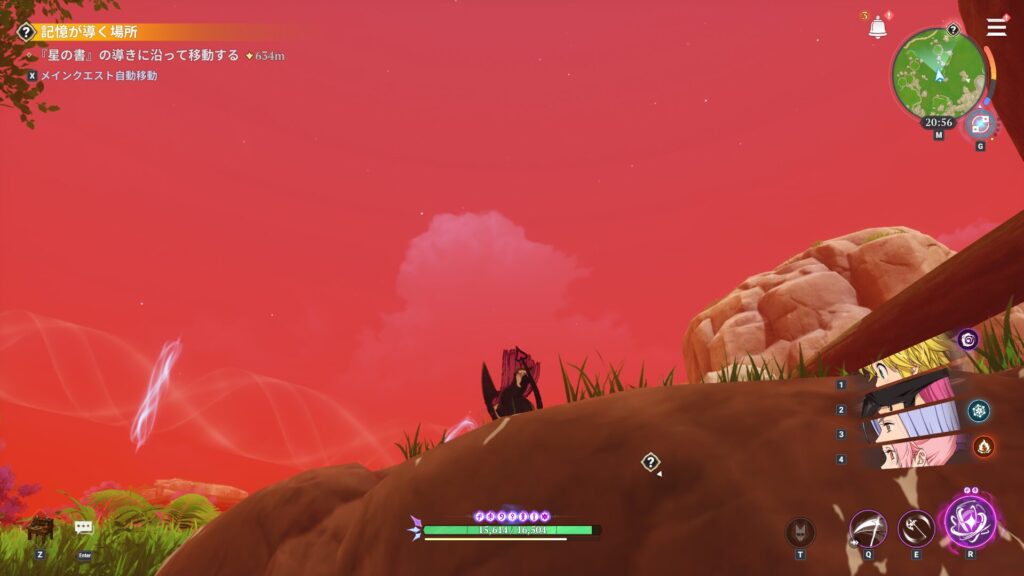Activate the glowing purple ultimate skill
1024x576 pixels.
pos(967,522)
